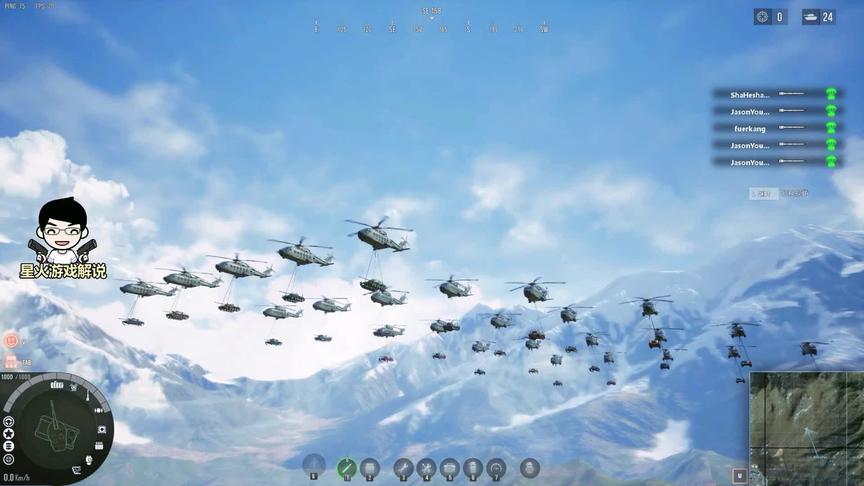This screenshot has height=486, width=864.
Task: Activate the single wrench repair consumable
Action: click(403, 467)
